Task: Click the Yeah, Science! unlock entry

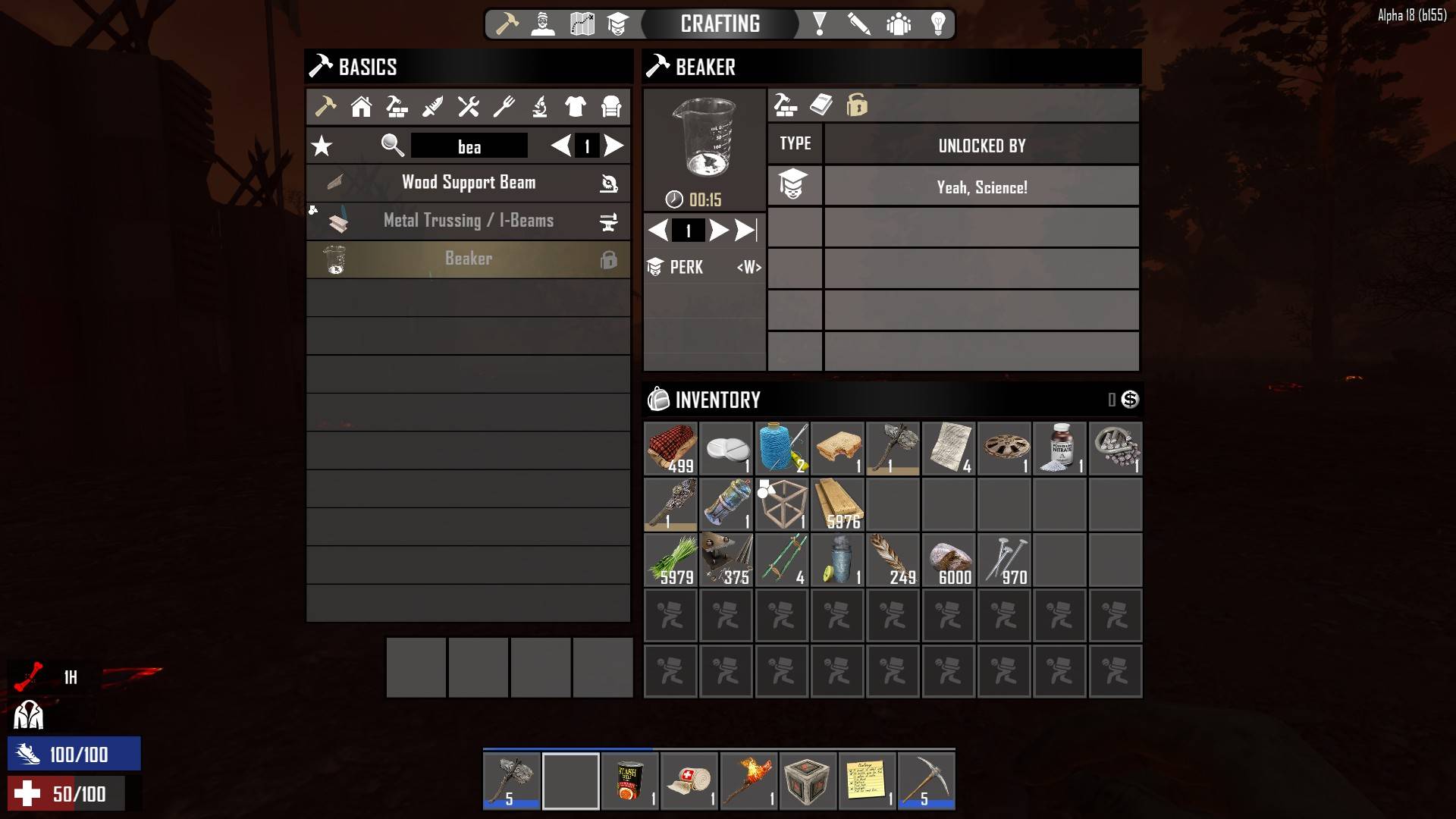Action: [981, 186]
